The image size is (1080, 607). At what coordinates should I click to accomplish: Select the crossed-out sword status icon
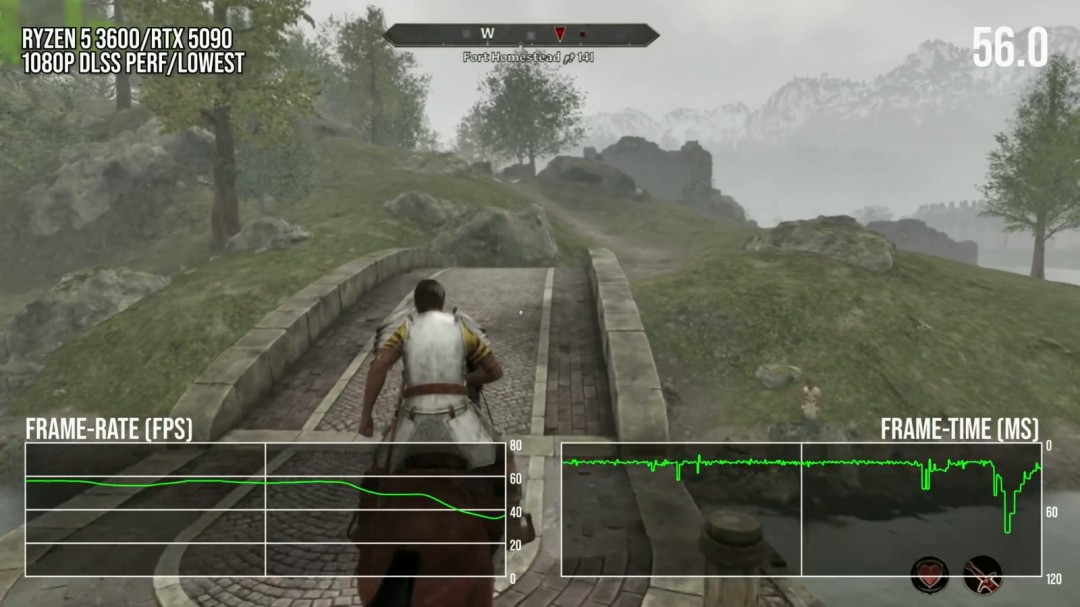(982, 577)
